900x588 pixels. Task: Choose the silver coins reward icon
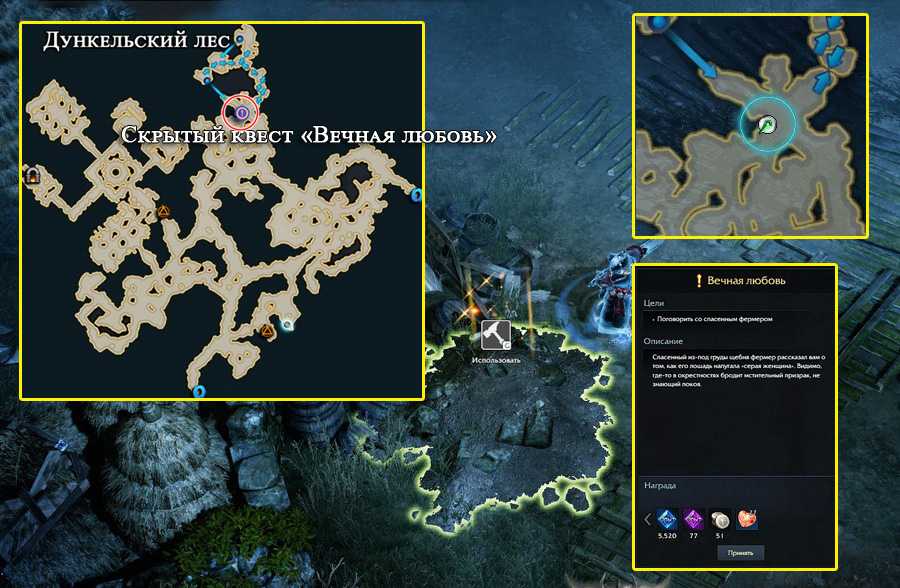point(719,519)
